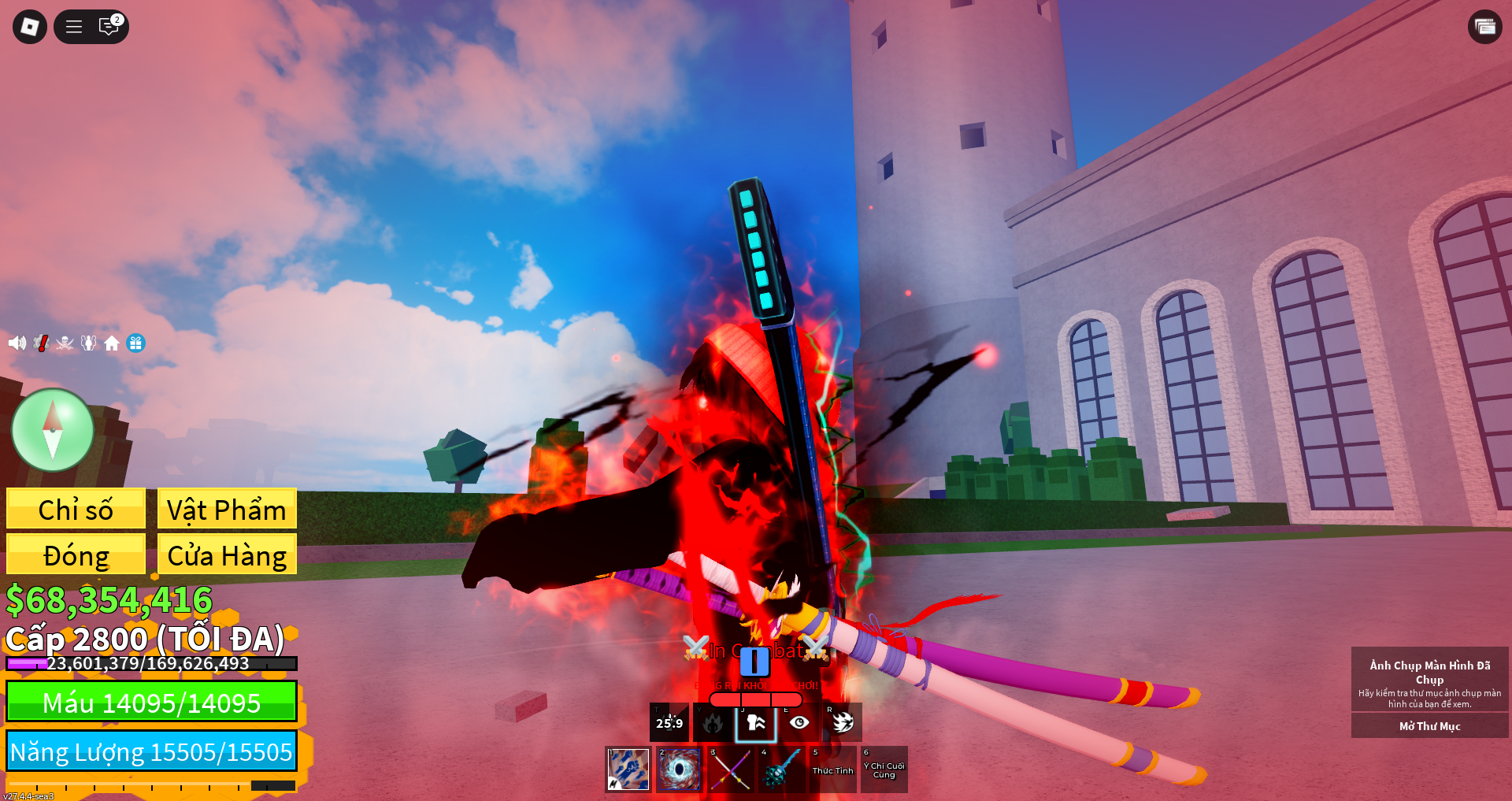Activate the eye observation ability
This screenshot has height=801, width=1512.
799,722
